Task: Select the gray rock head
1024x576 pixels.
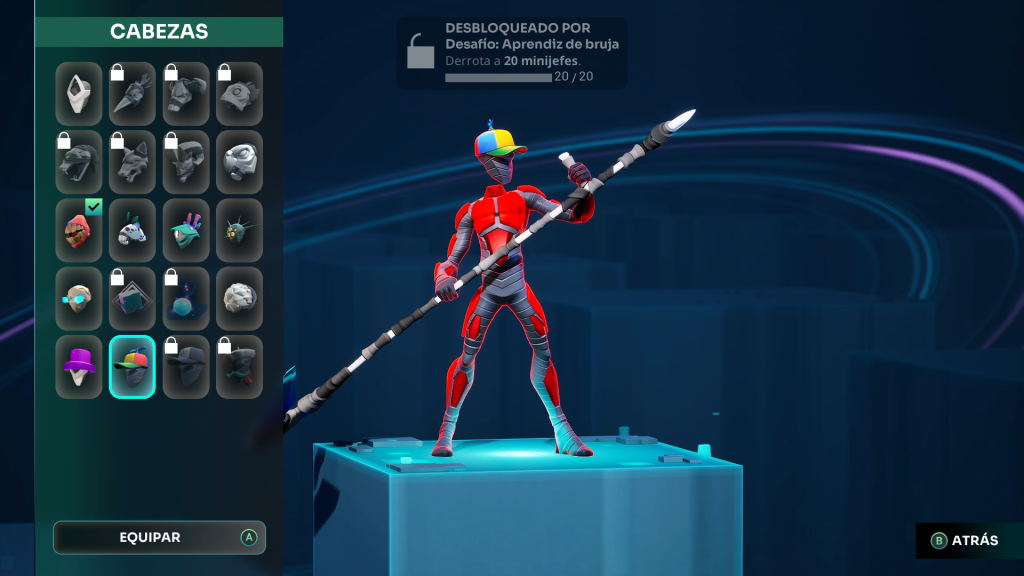Action: point(240,299)
